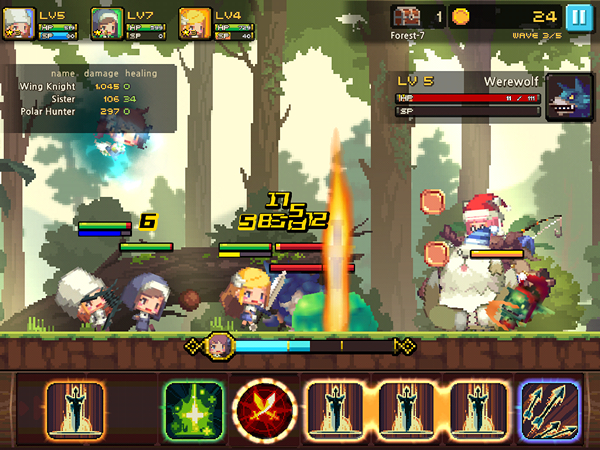Trigger the red crossed-swords skill
Screen dimensions: 600x450
(264, 408)
